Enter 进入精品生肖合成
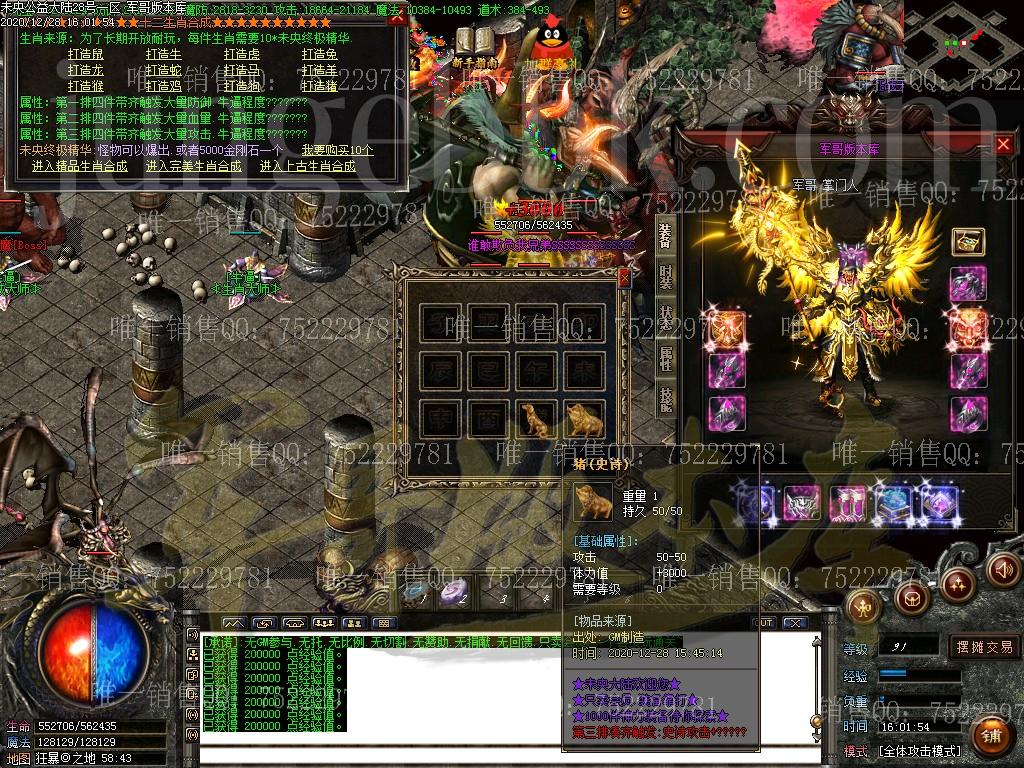1024x768 pixels. (79, 166)
